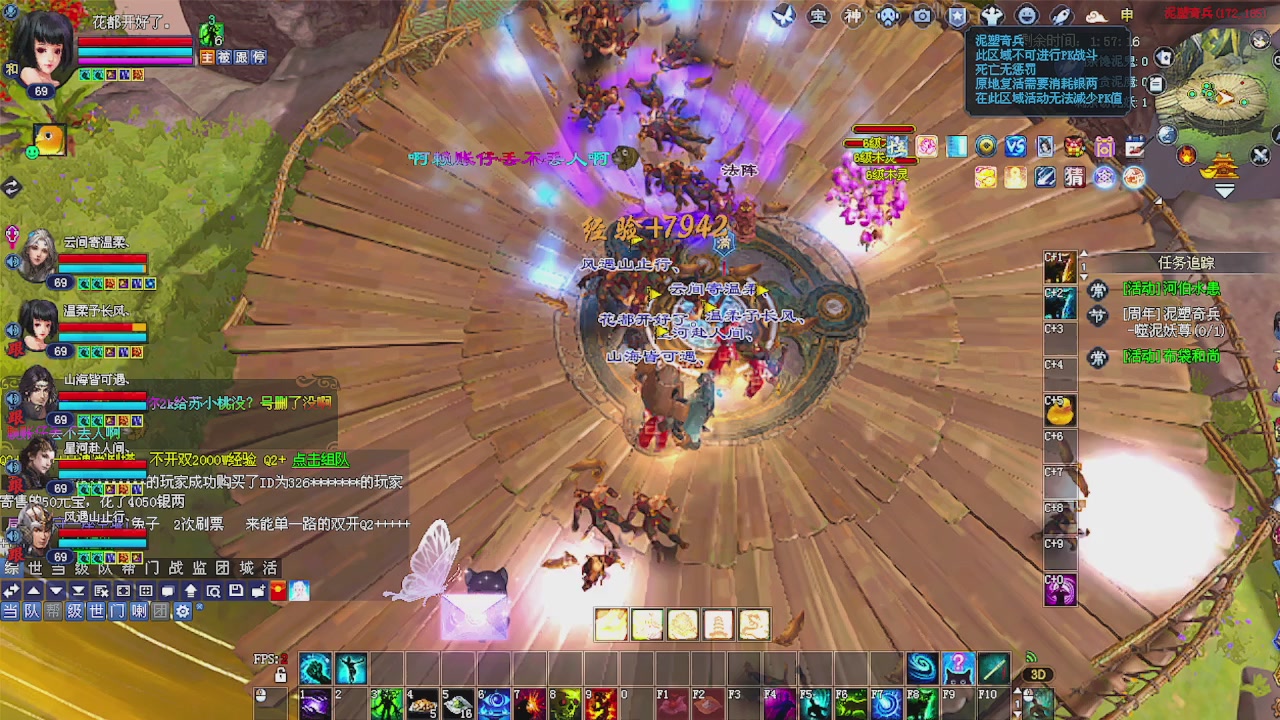The width and height of the screenshot is (1280, 720).
Task: Open the 宝 treasure menu icon
Action: click(x=818, y=16)
